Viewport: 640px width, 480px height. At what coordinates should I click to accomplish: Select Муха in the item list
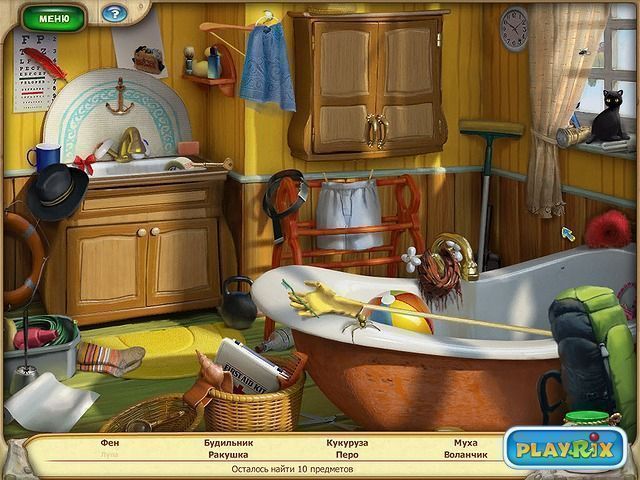pos(465,442)
